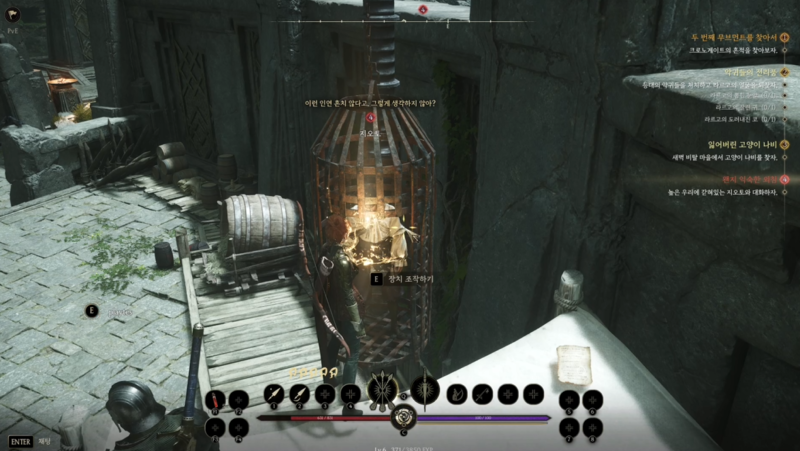Click the round emblem between the health and mana bars

[404, 418]
